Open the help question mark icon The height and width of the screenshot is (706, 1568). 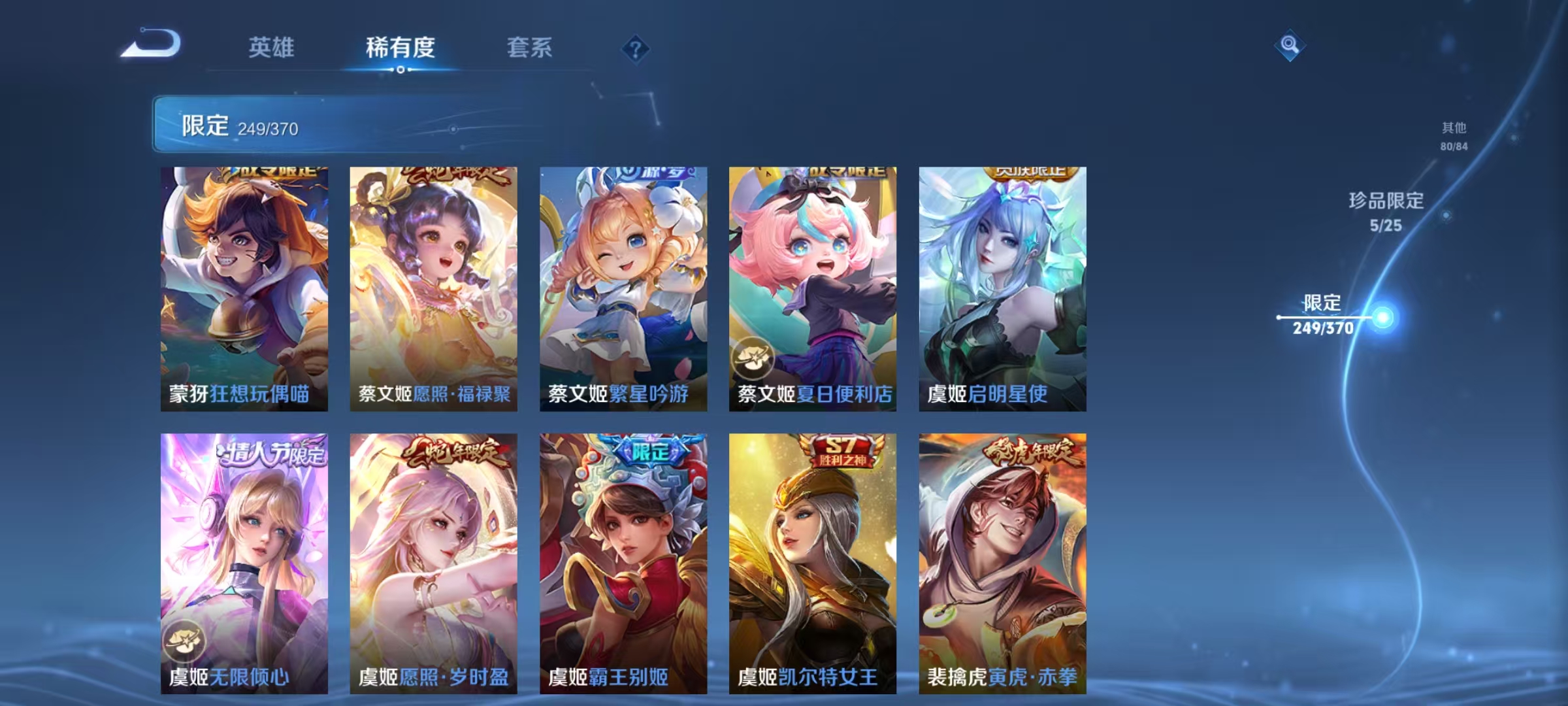click(x=637, y=47)
